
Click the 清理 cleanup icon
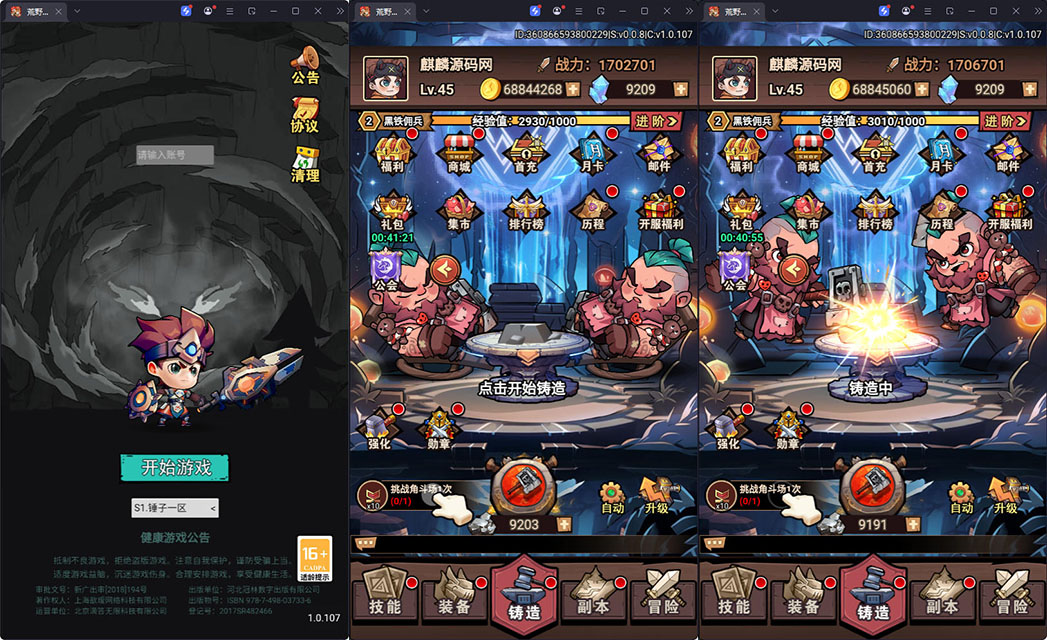click(x=305, y=164)
